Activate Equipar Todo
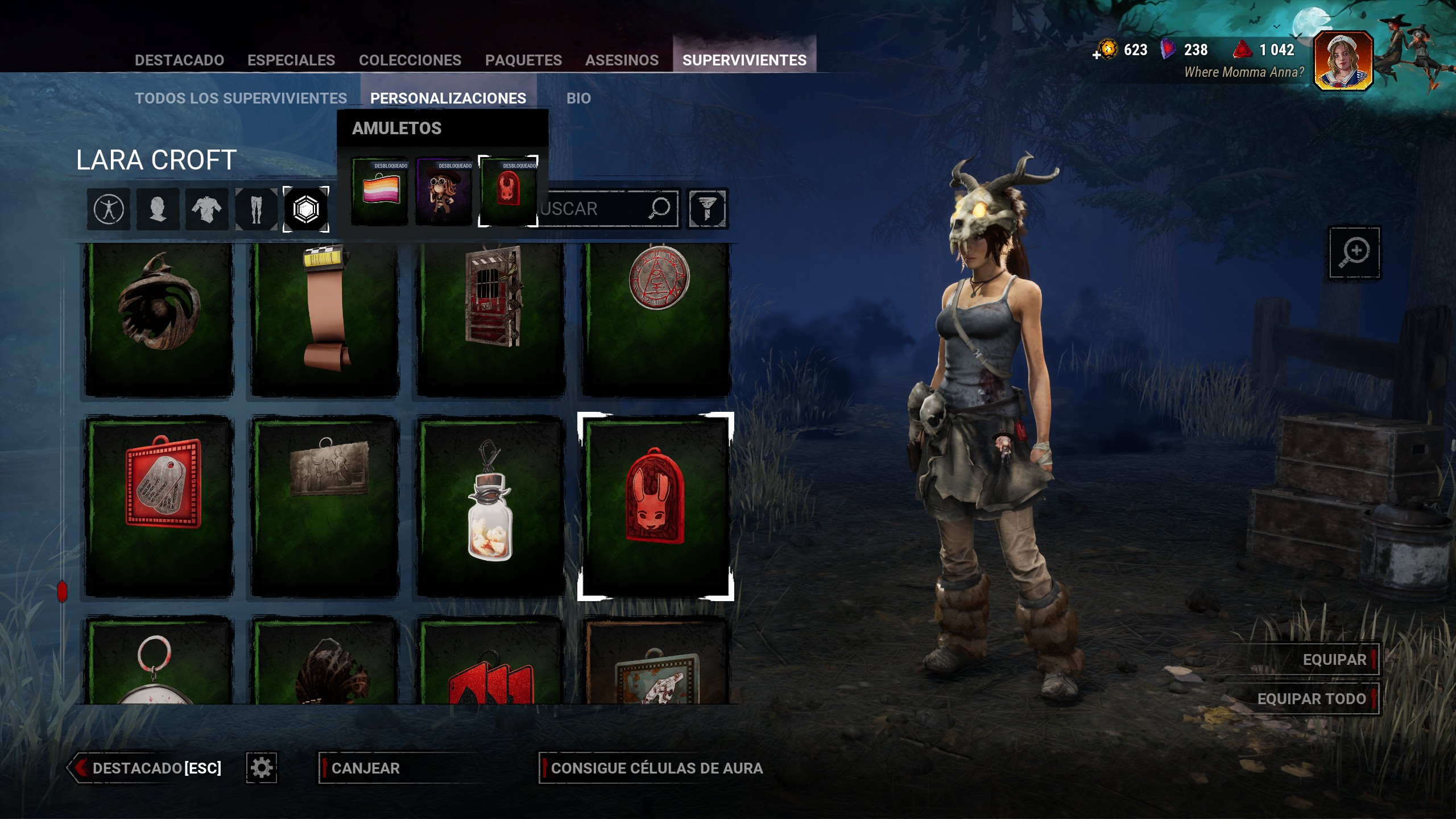The image size is (1456, 819). pyautogui.click(x=1311, y=699)
